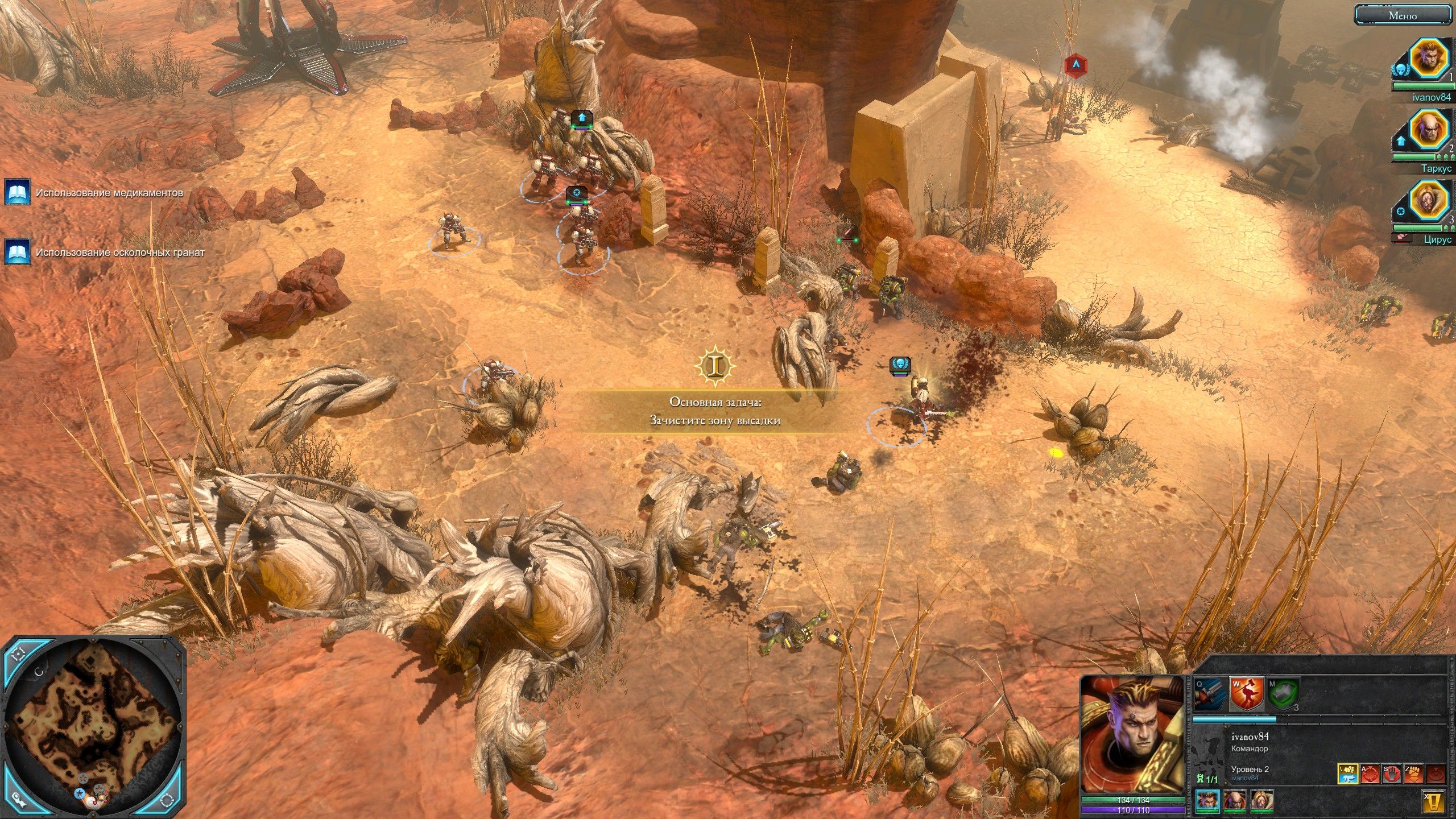The height and width of the screenshot is (819, 1456).
Task: Click the yellow exclamation alert icon
Action: pyautogui.click(x=1438, y=803)
